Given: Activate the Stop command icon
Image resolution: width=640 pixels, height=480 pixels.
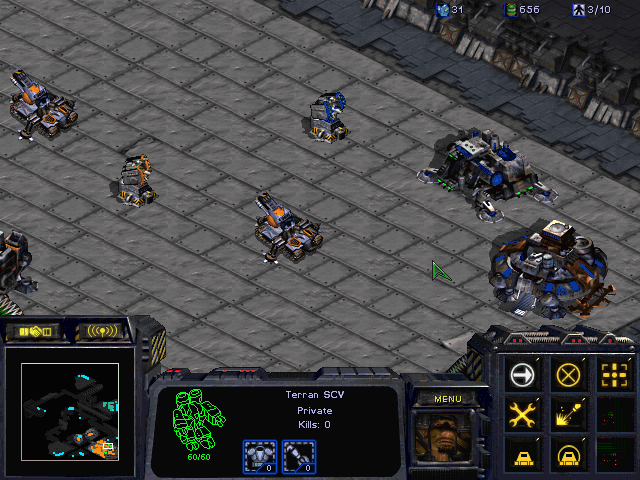Looking at the screenshot, I should [569, 375].
